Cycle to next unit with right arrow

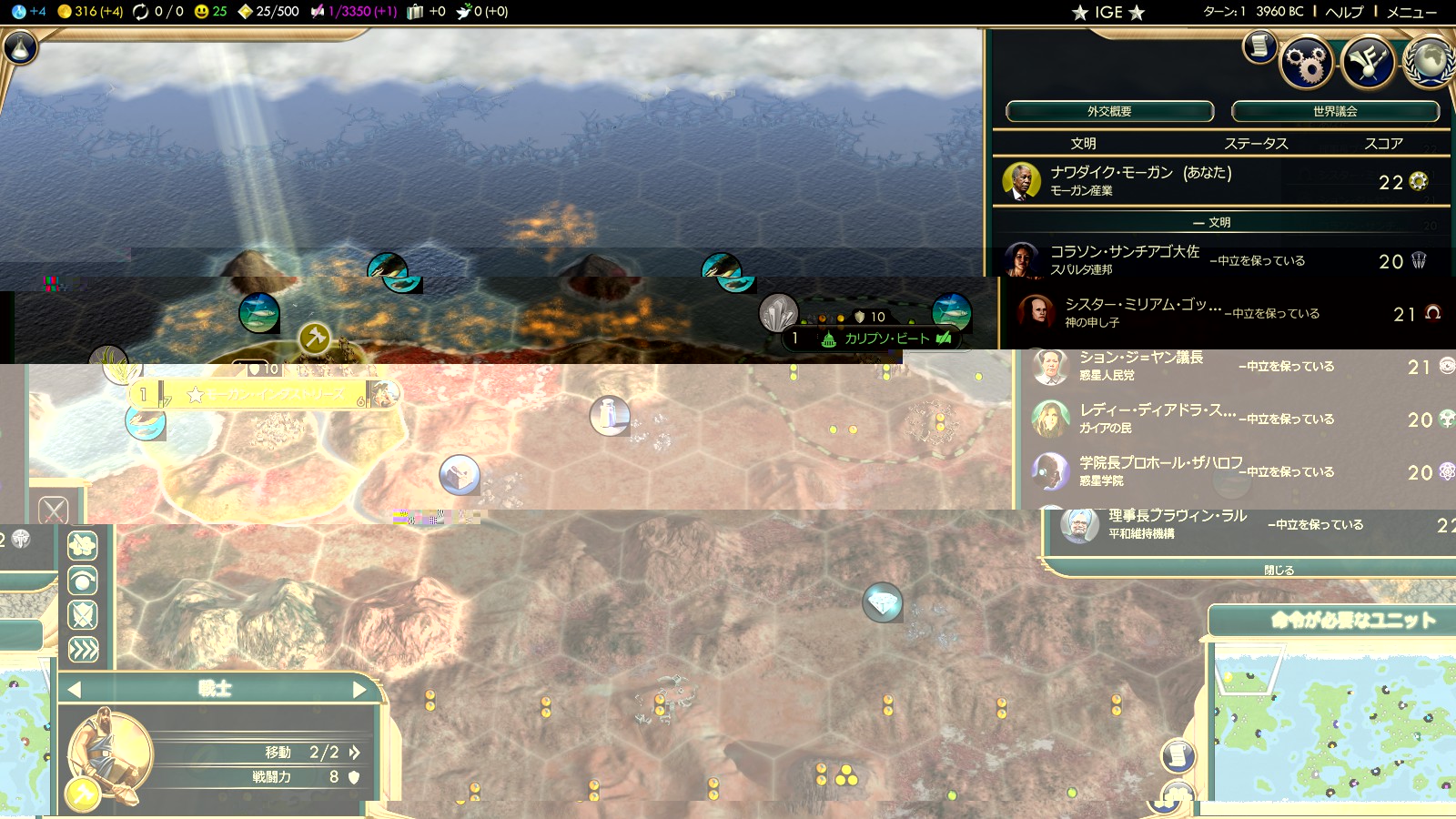pos(359,690)
